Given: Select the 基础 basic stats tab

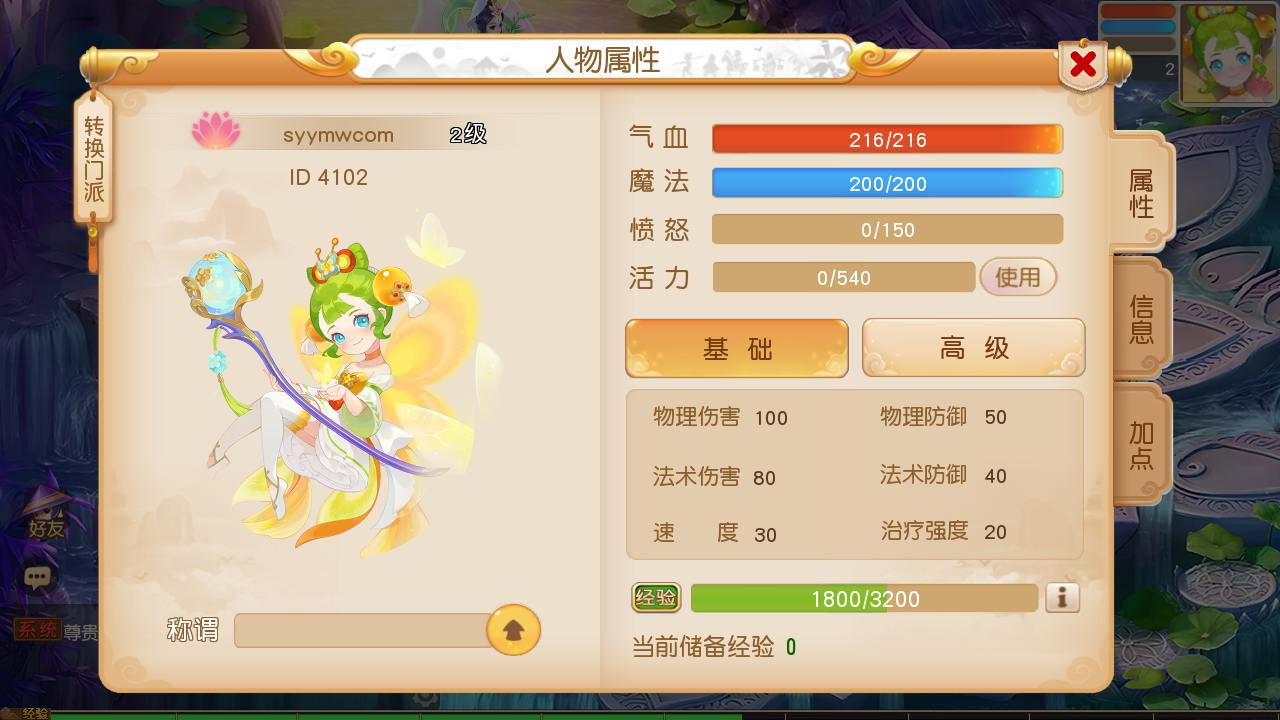Looking at the screenshot, I should point(737,349).
